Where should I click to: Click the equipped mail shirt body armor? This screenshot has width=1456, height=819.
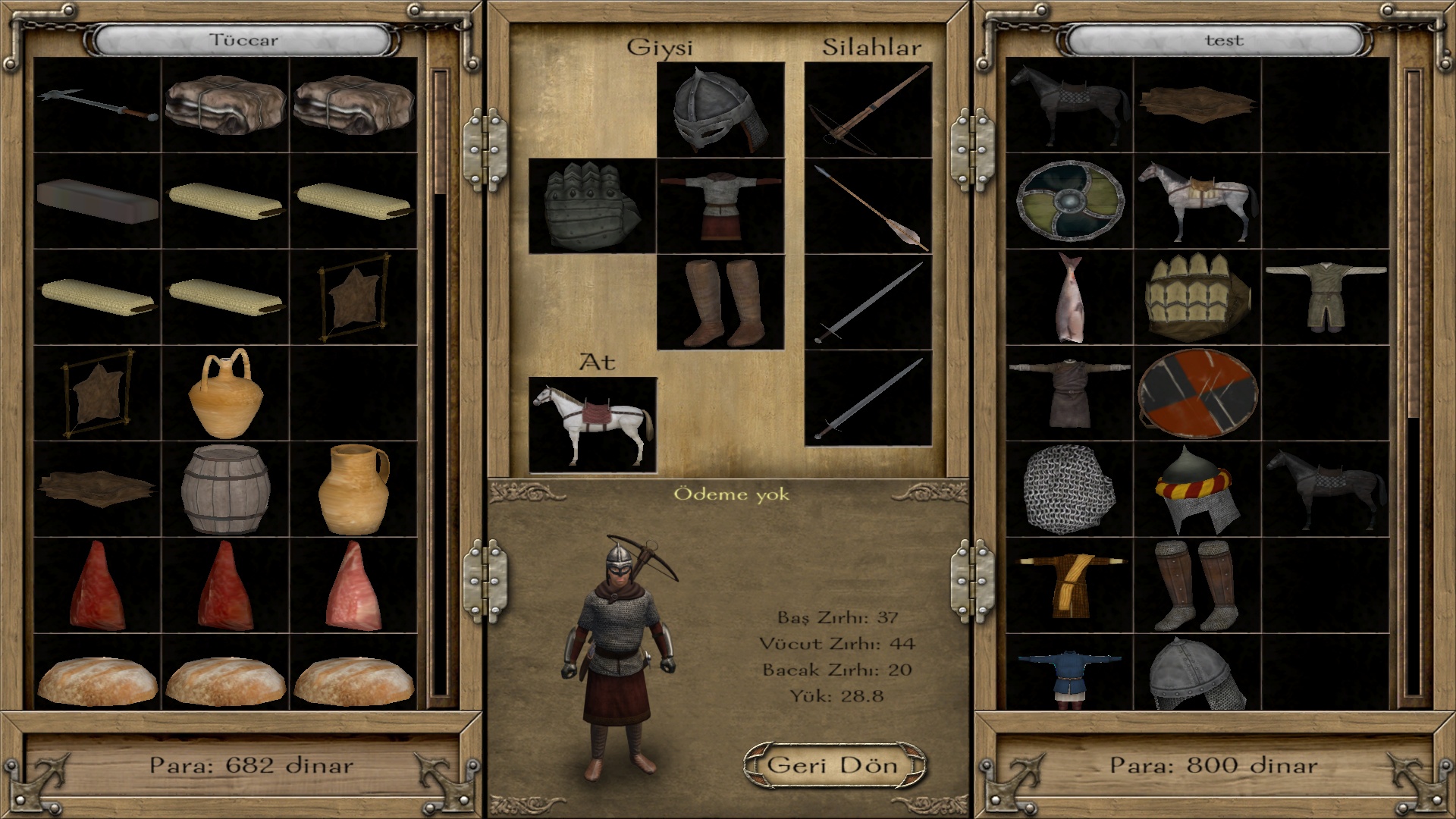coord(720,206)
